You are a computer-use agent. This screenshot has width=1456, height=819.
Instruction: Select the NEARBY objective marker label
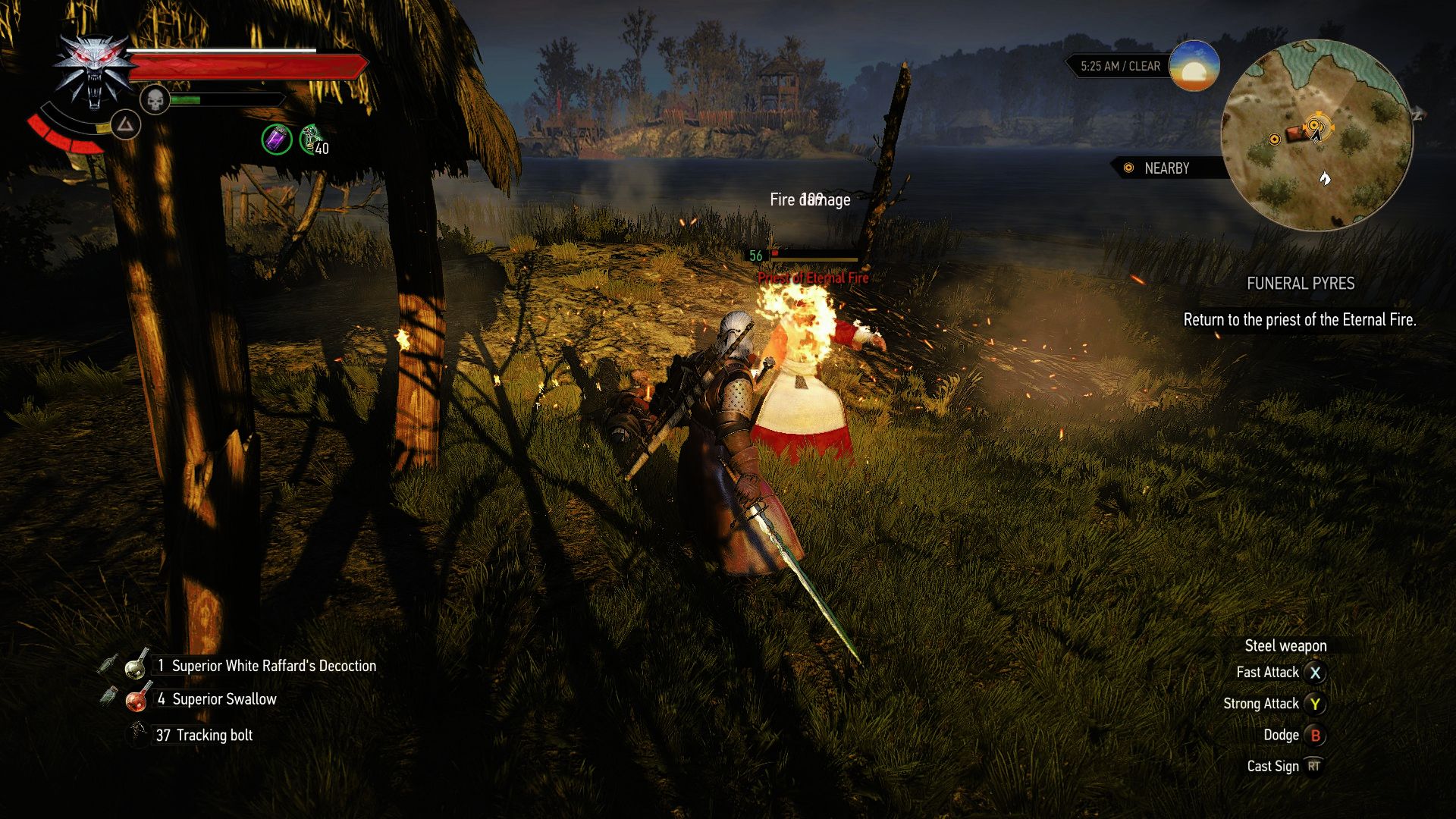coord(1166,168)
